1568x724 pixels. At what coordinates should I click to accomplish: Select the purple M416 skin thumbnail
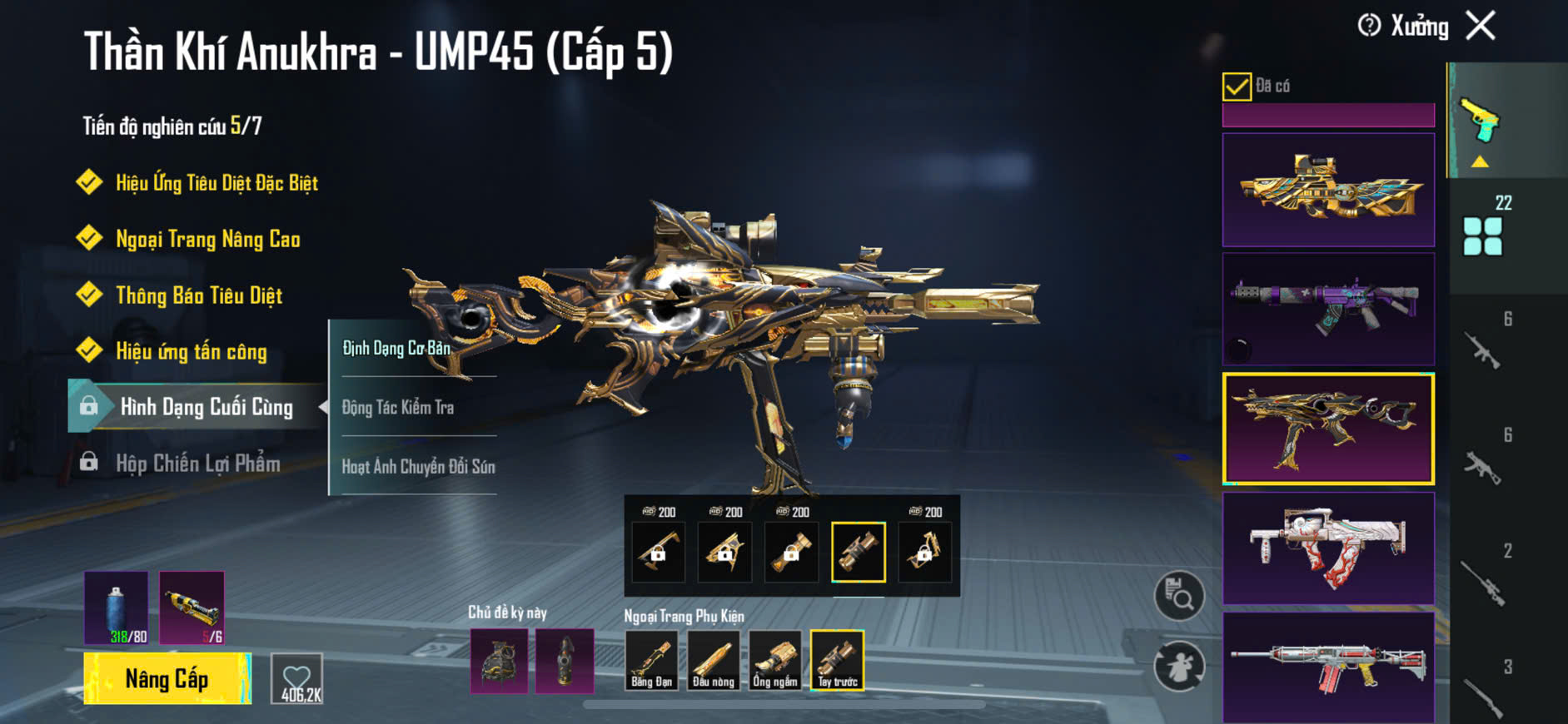[x=1328, y=309]
